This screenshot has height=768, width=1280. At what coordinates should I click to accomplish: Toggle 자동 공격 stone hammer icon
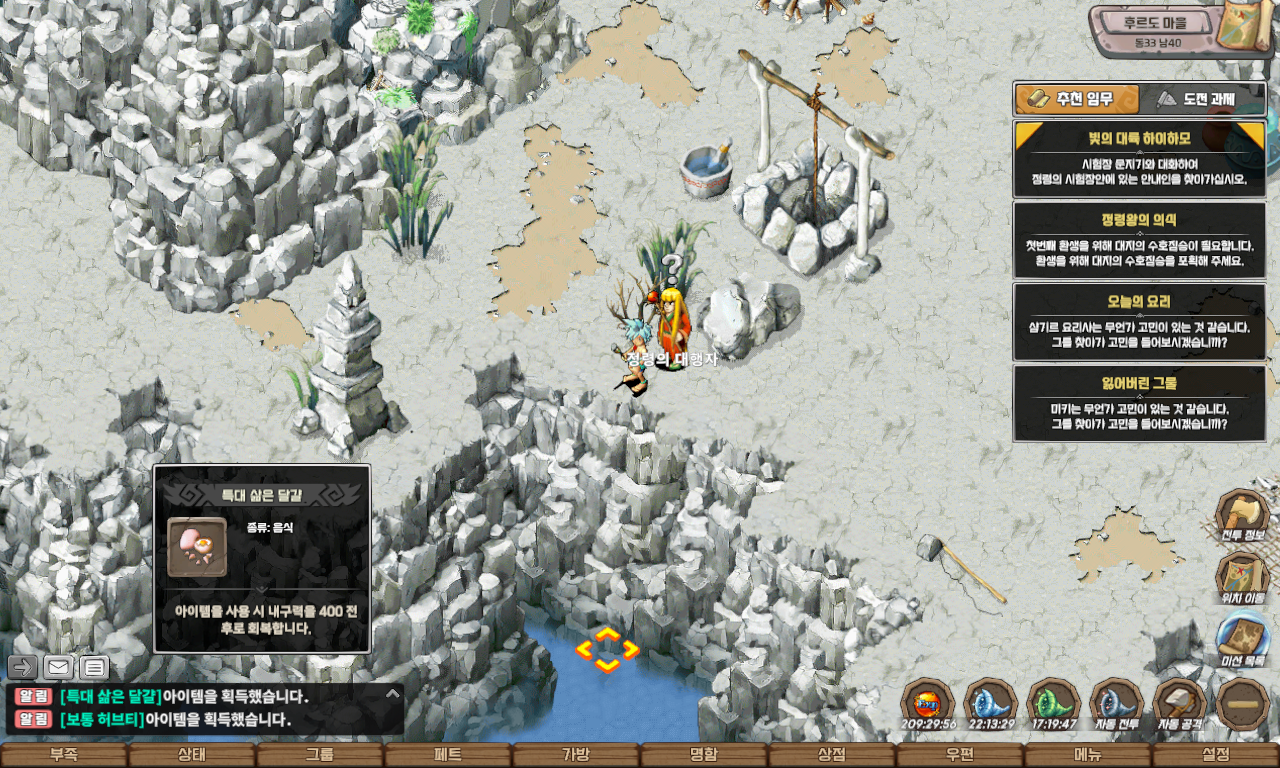point(1180,703)
